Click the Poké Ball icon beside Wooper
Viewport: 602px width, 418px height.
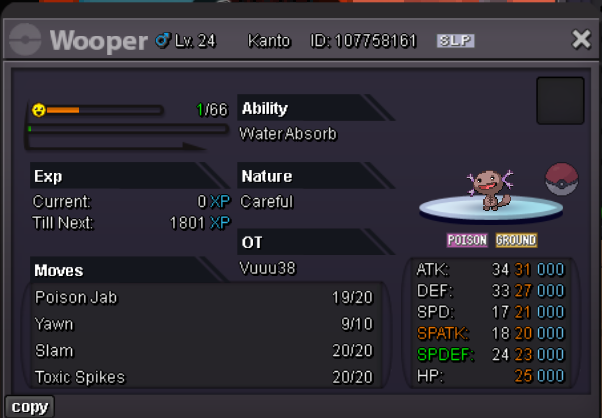point(563,181)
